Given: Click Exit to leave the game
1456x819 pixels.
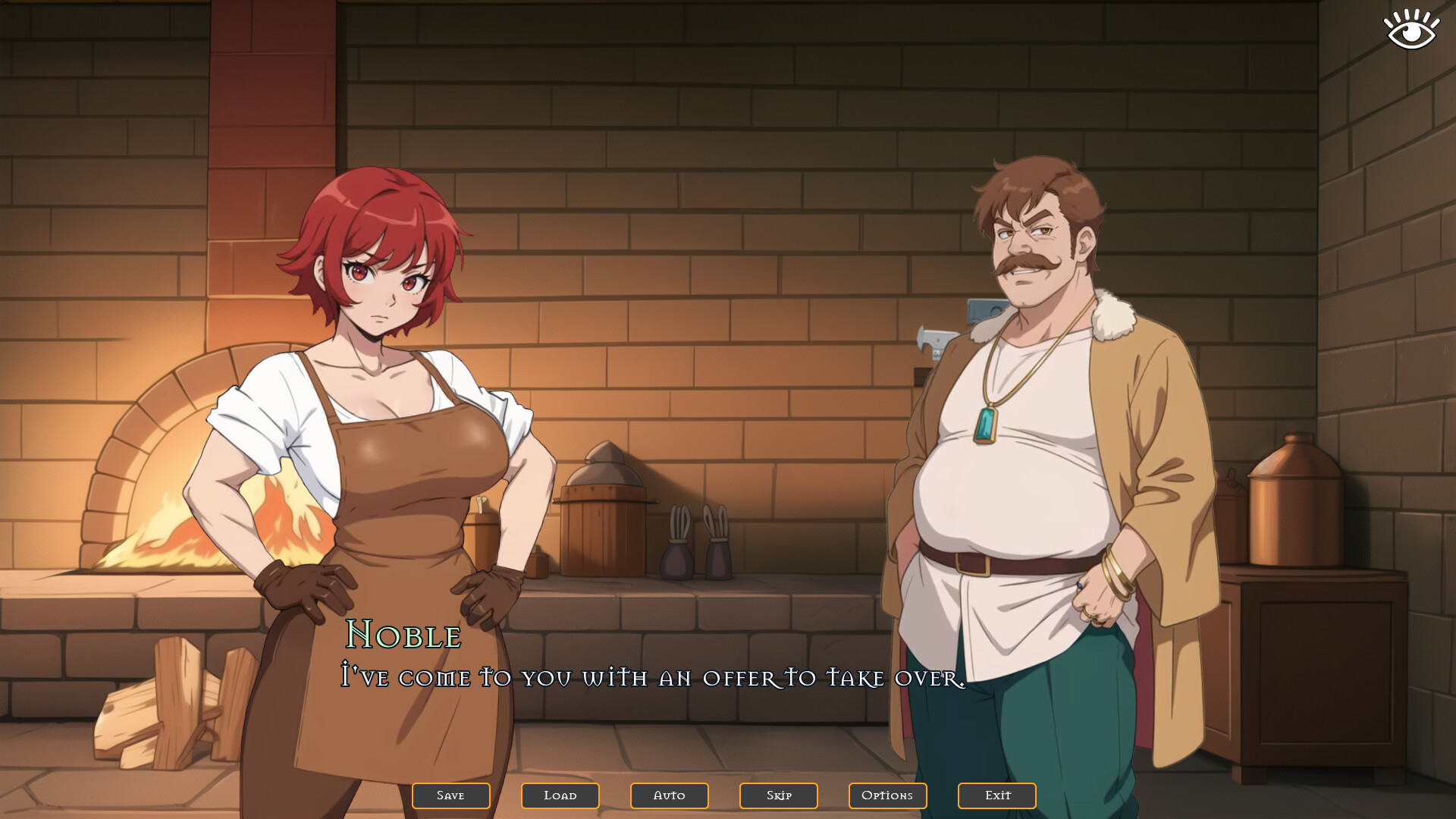Looking at the screenshot, I should 996,795.
